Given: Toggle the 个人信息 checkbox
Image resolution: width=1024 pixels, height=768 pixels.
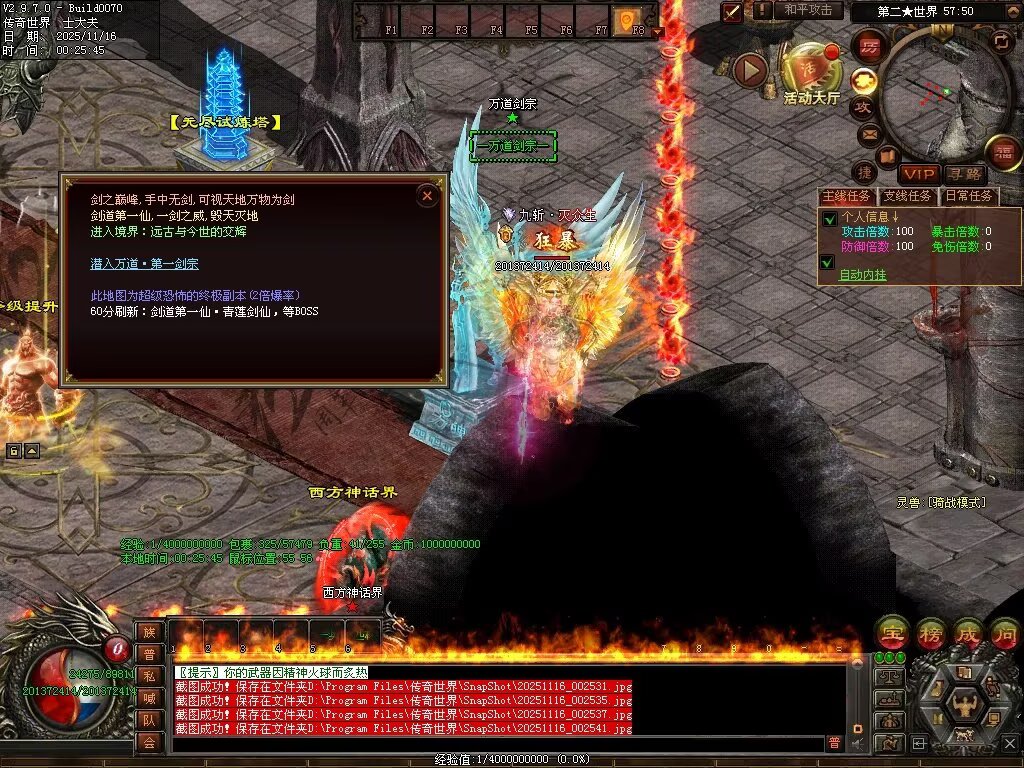Looking at the screenshot, I should pos(828,218).
